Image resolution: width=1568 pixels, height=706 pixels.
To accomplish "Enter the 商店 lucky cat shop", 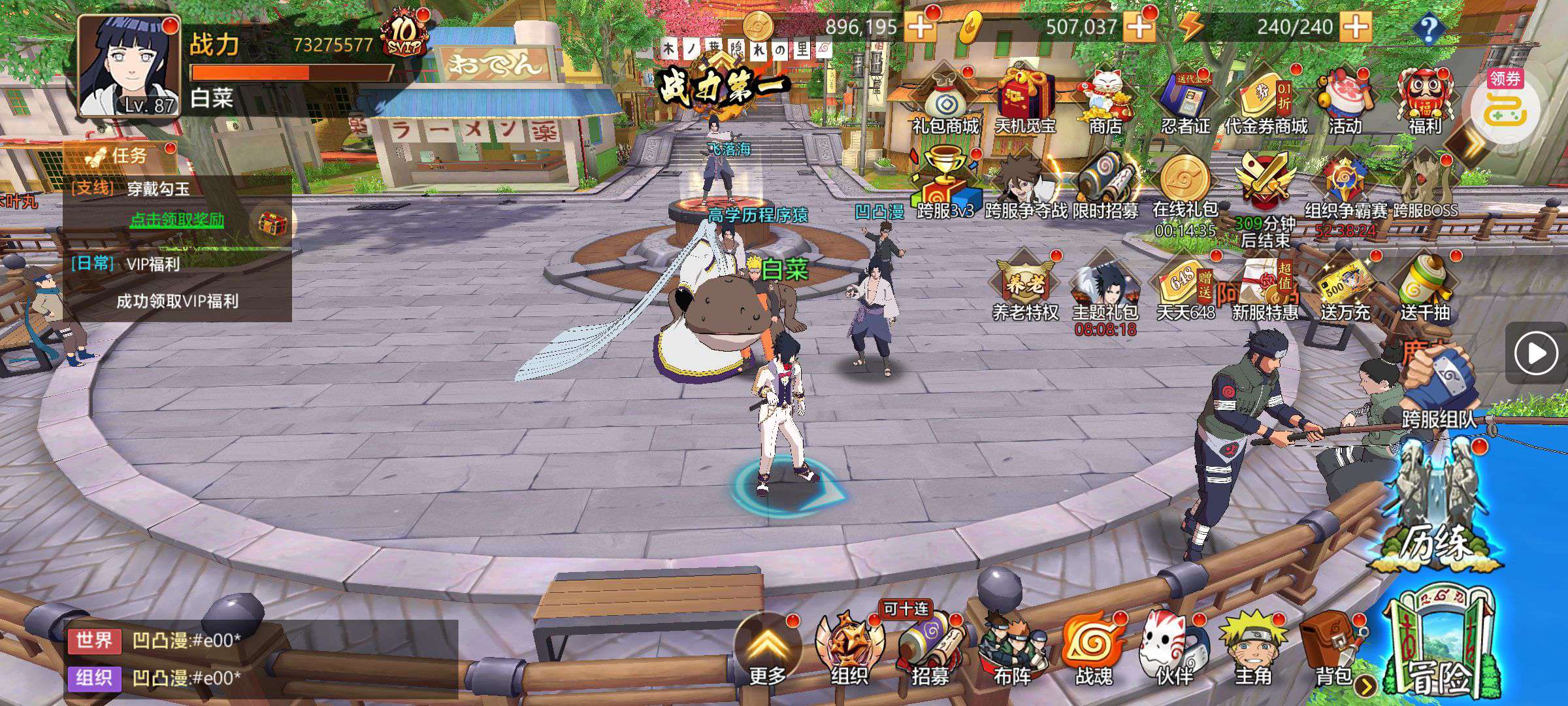I will pos(1105,101).
